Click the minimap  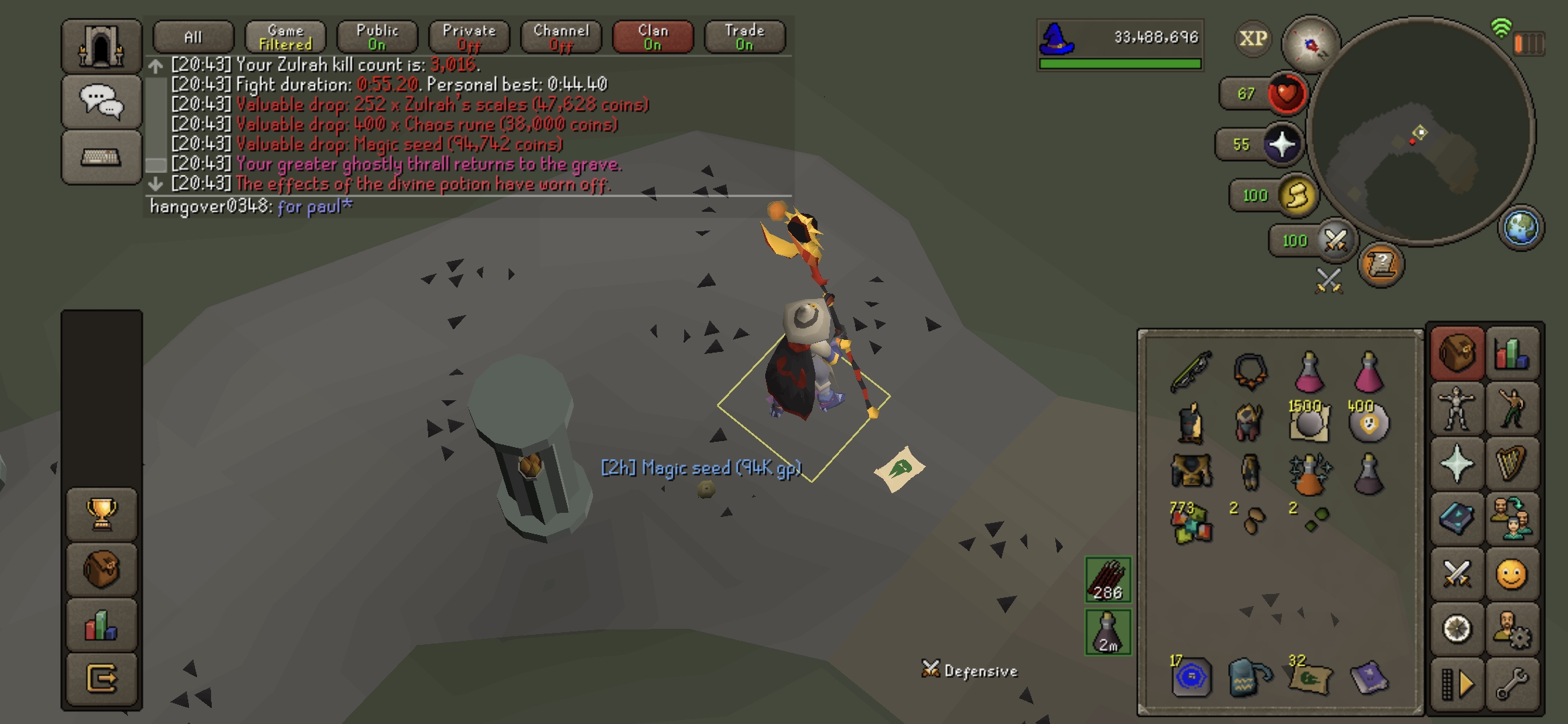(x=1421, y=131)
